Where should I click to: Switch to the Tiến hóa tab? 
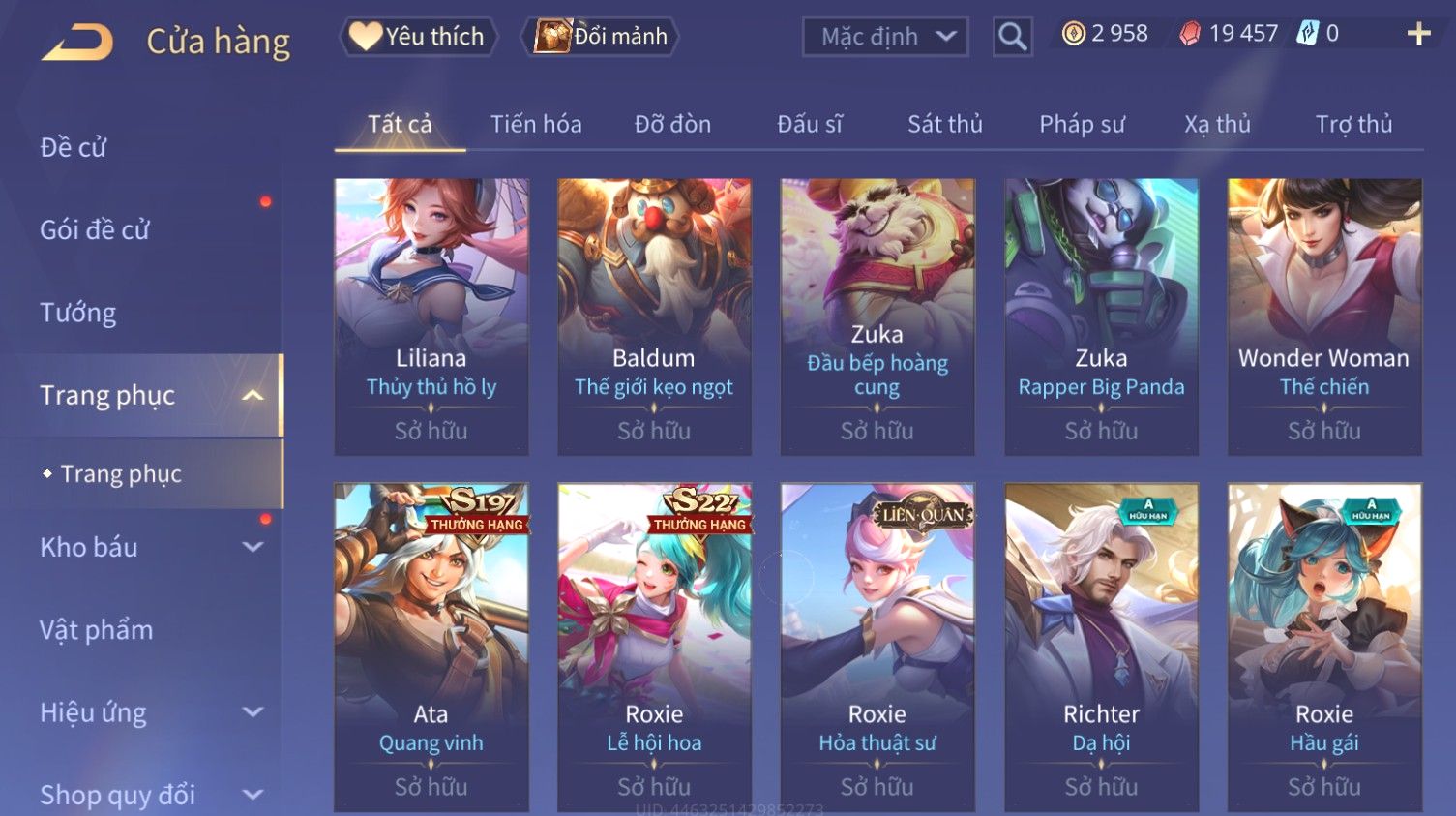(x=536, y=124)
